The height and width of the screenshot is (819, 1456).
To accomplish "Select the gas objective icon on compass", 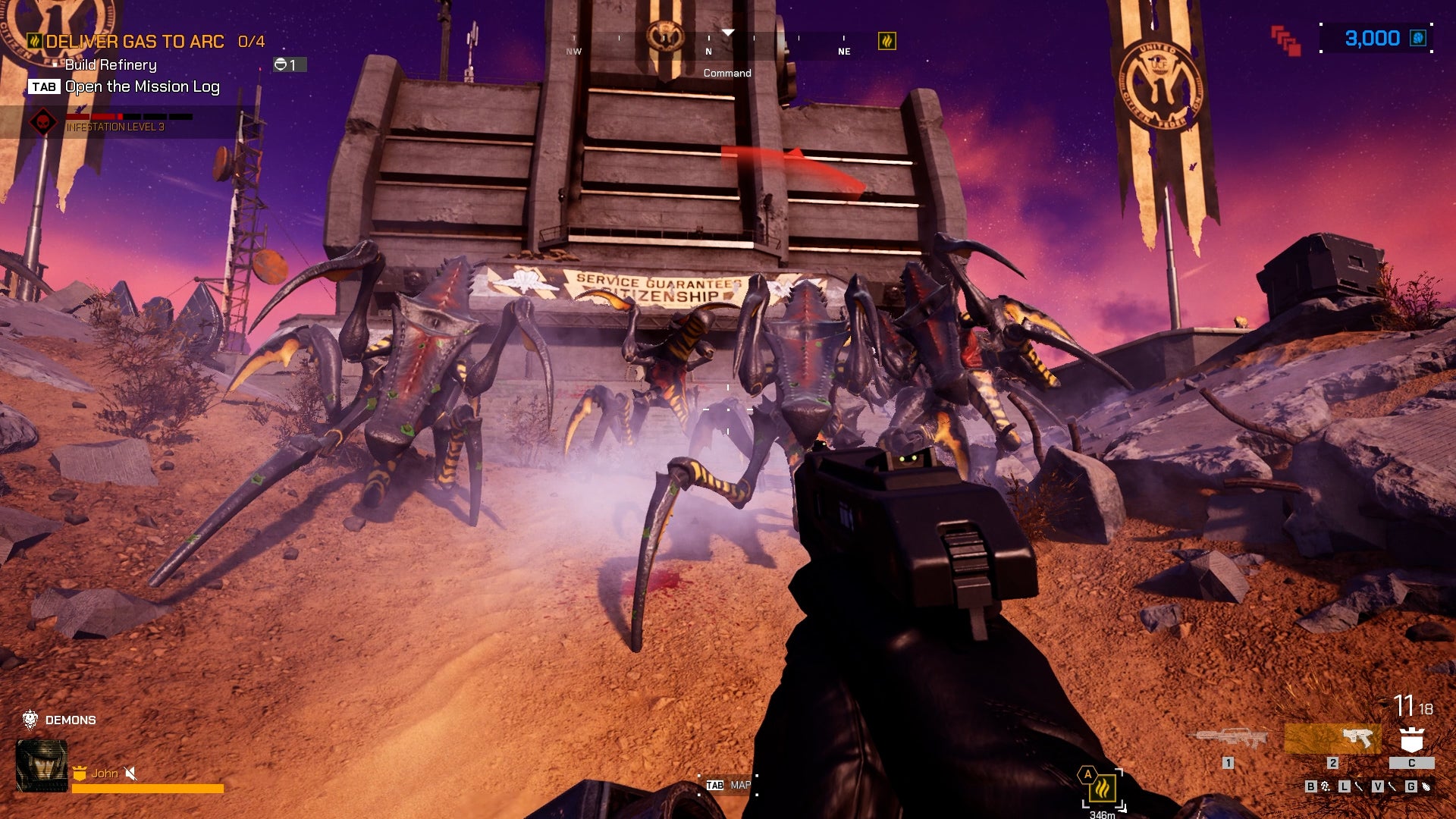I will click(x=886, y=41).
